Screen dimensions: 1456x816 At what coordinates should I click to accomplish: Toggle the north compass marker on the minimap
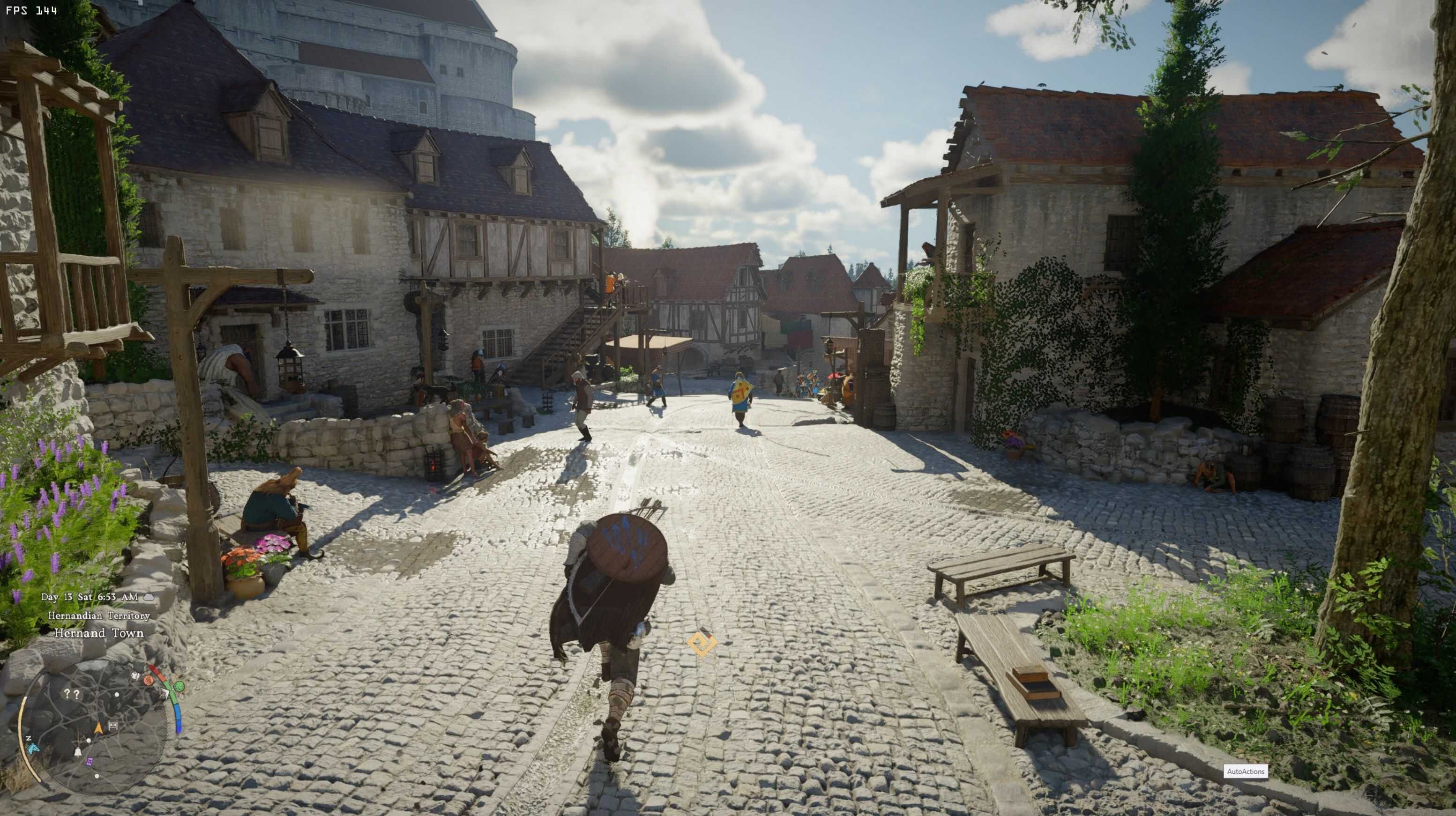(x=29, y=739)
